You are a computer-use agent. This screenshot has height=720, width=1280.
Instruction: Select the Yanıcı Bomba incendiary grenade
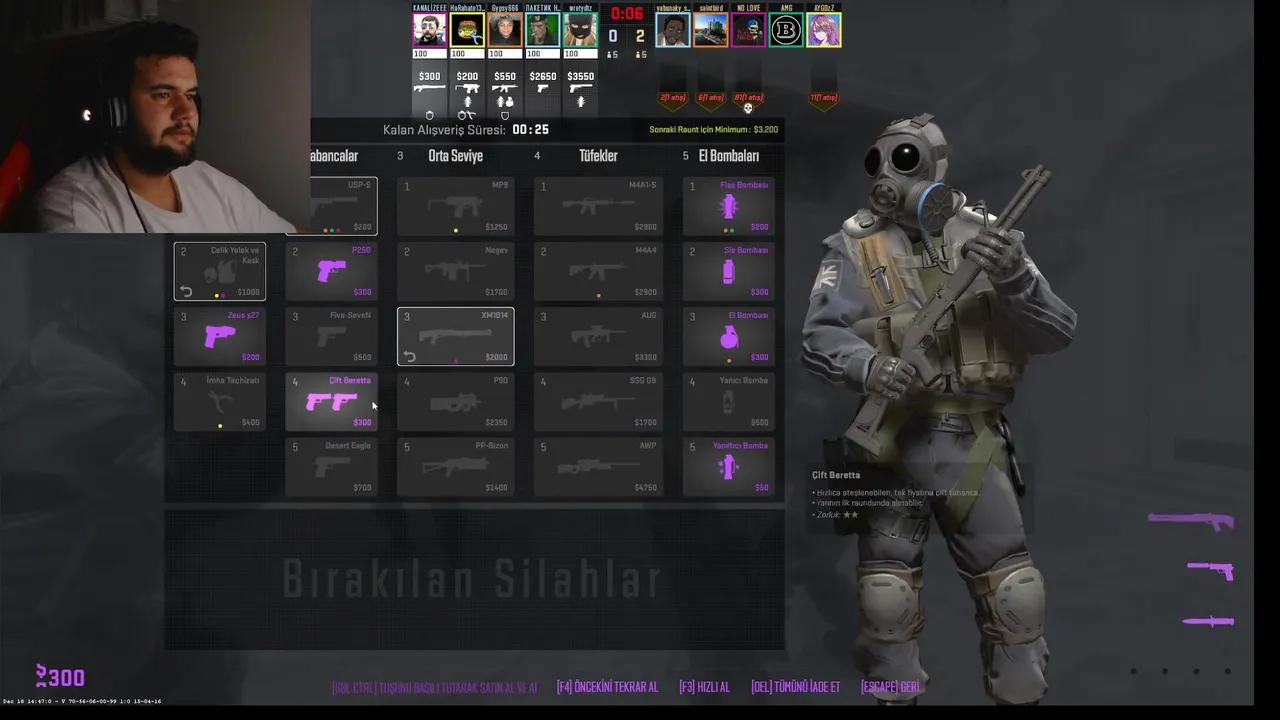(x=728, y=400)
